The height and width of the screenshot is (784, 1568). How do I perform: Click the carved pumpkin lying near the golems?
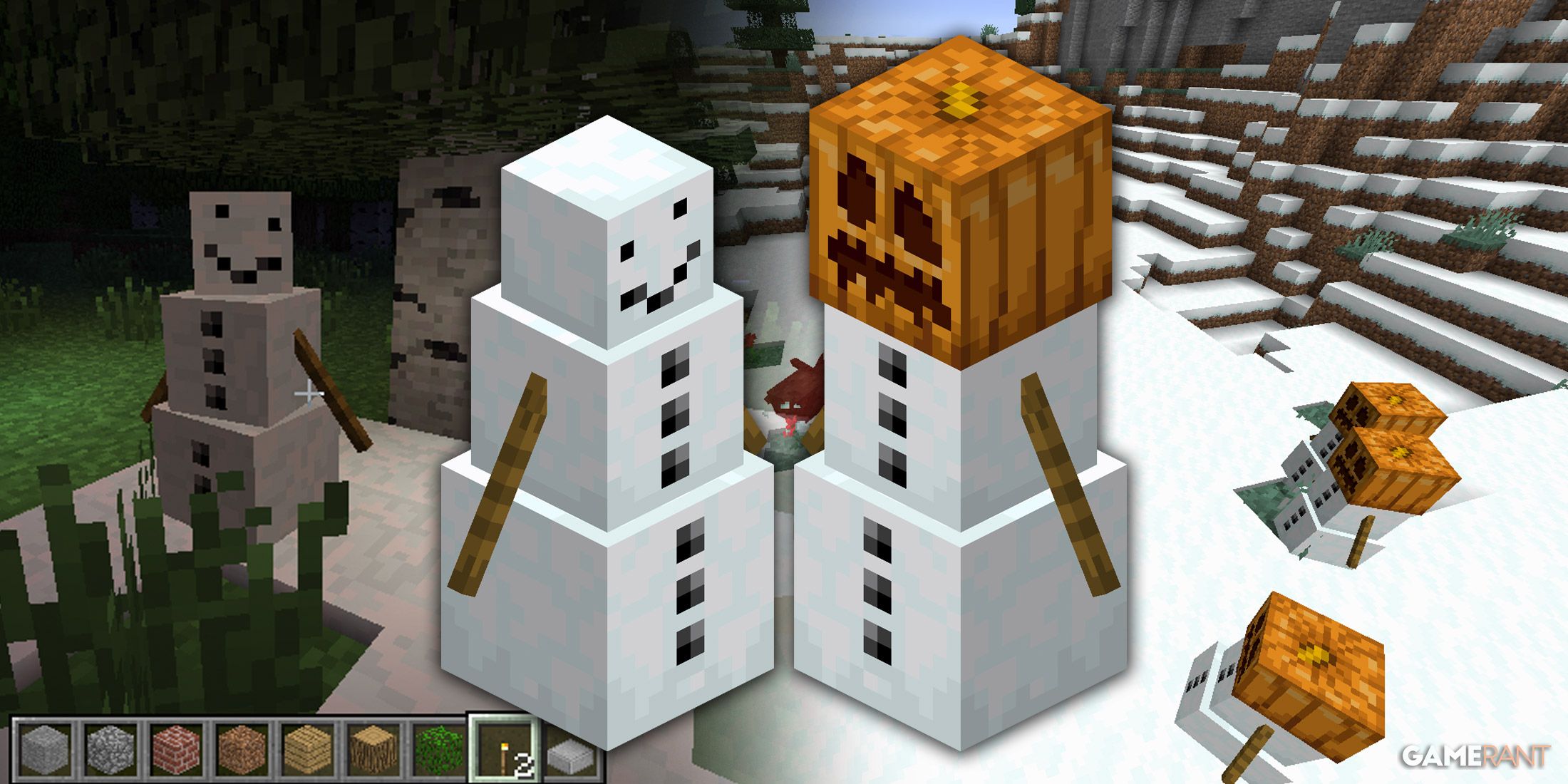pos(1311,670)
